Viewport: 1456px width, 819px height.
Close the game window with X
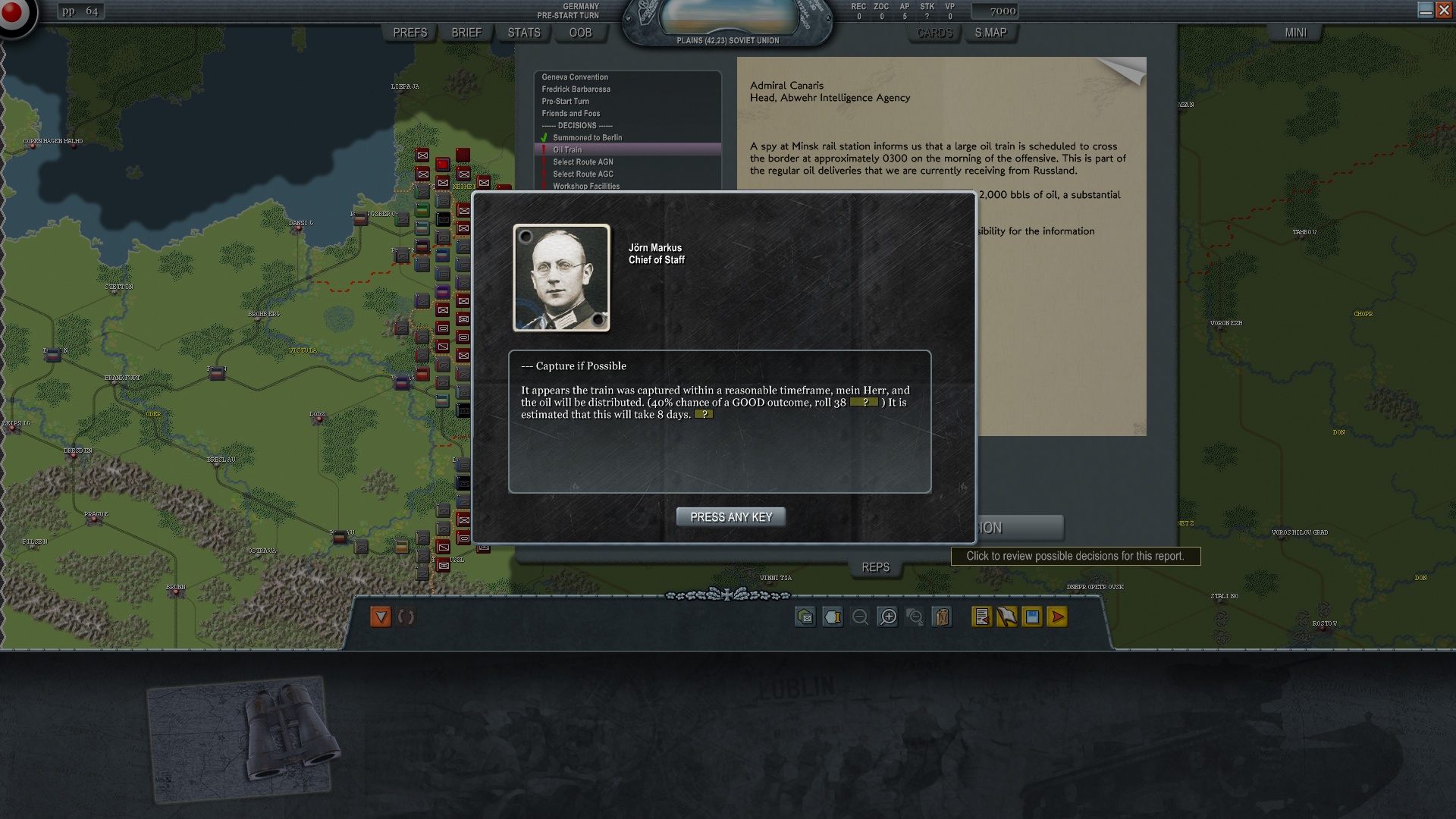(1444, 10)
